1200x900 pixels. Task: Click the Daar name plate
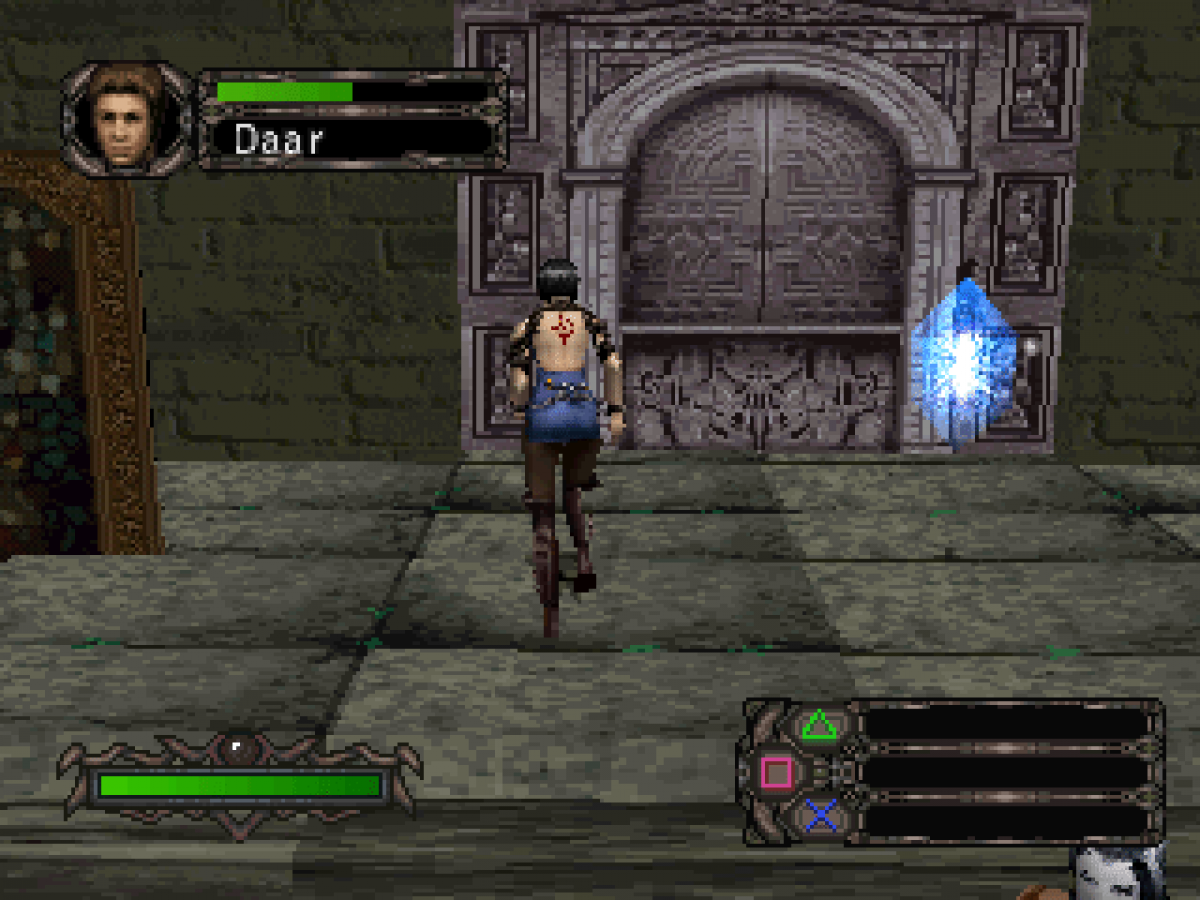point(350,138)
